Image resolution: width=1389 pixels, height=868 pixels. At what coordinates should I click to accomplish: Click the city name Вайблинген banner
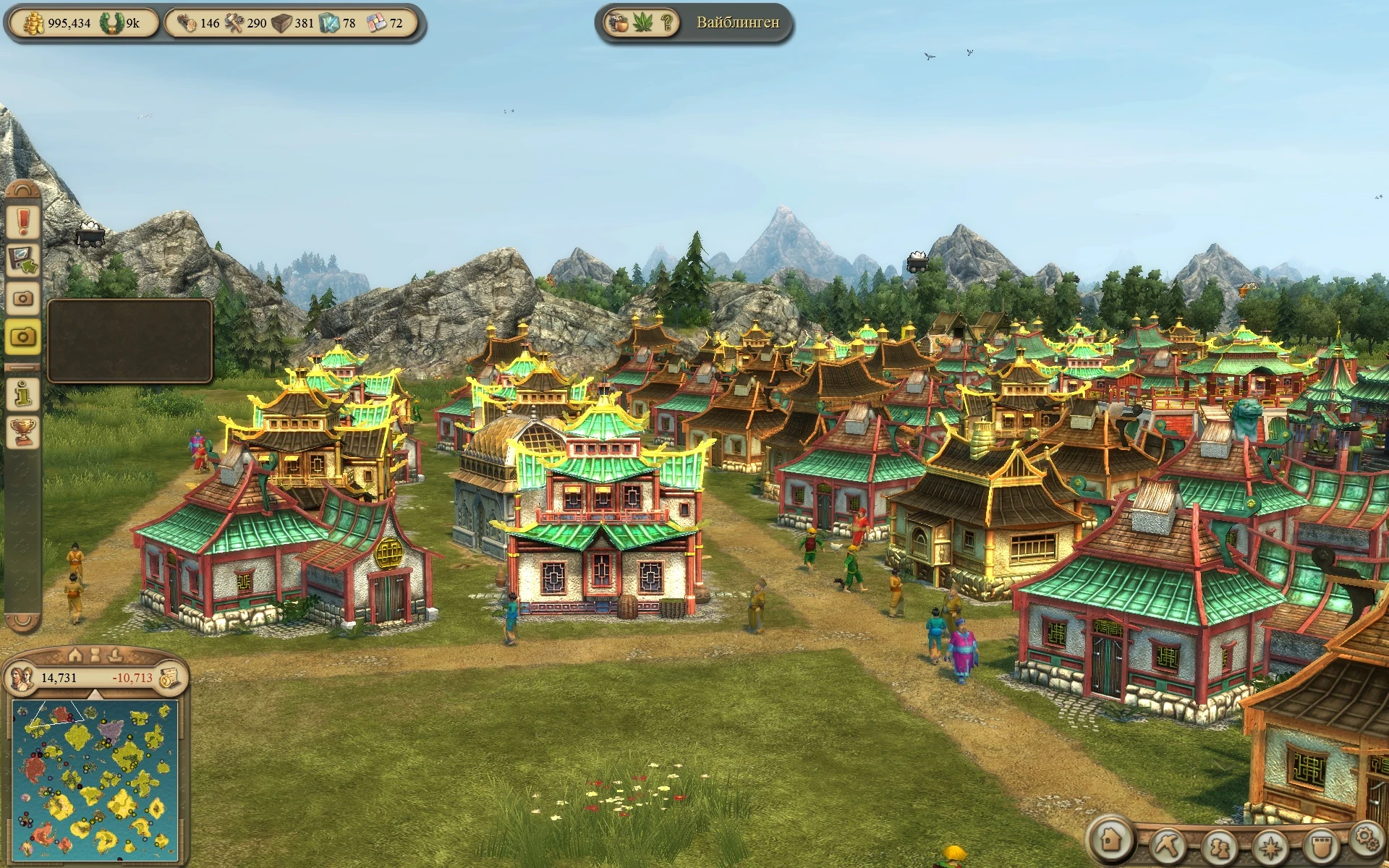(739, 22)
